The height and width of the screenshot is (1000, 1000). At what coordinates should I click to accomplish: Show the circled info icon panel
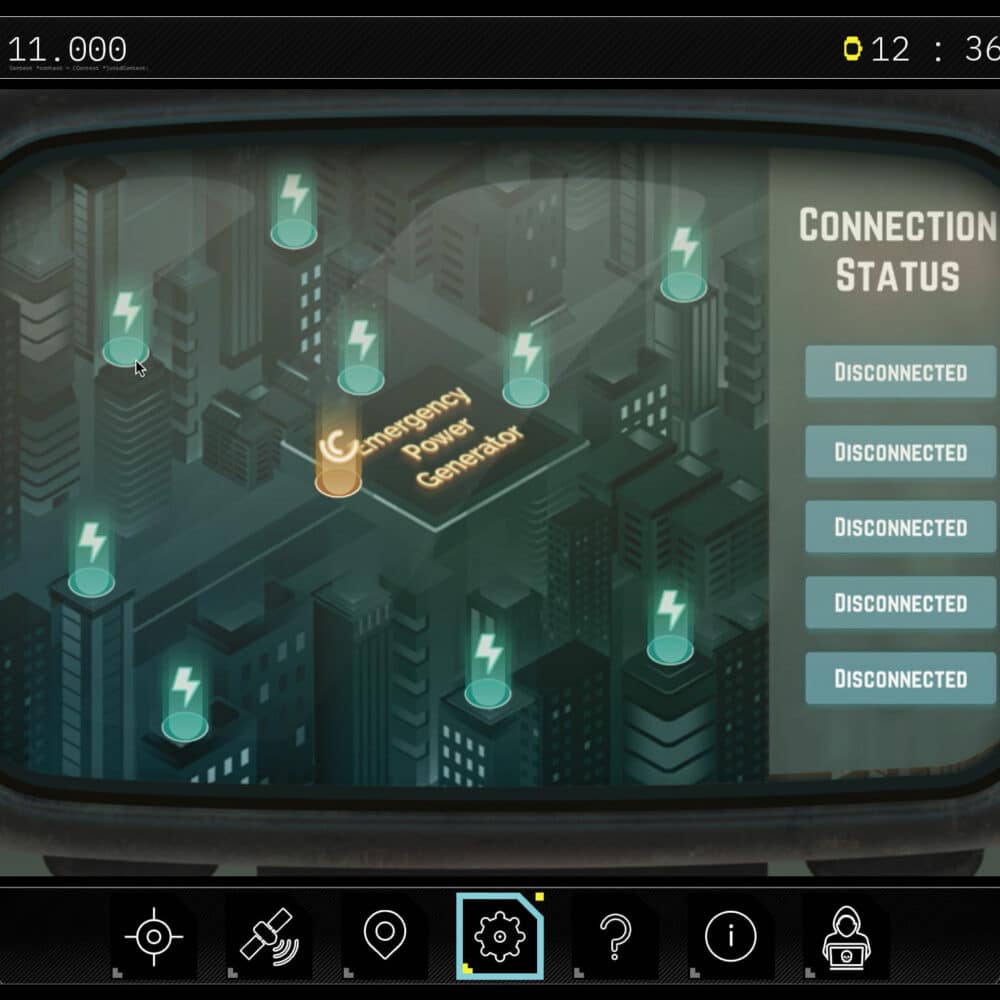730,937
